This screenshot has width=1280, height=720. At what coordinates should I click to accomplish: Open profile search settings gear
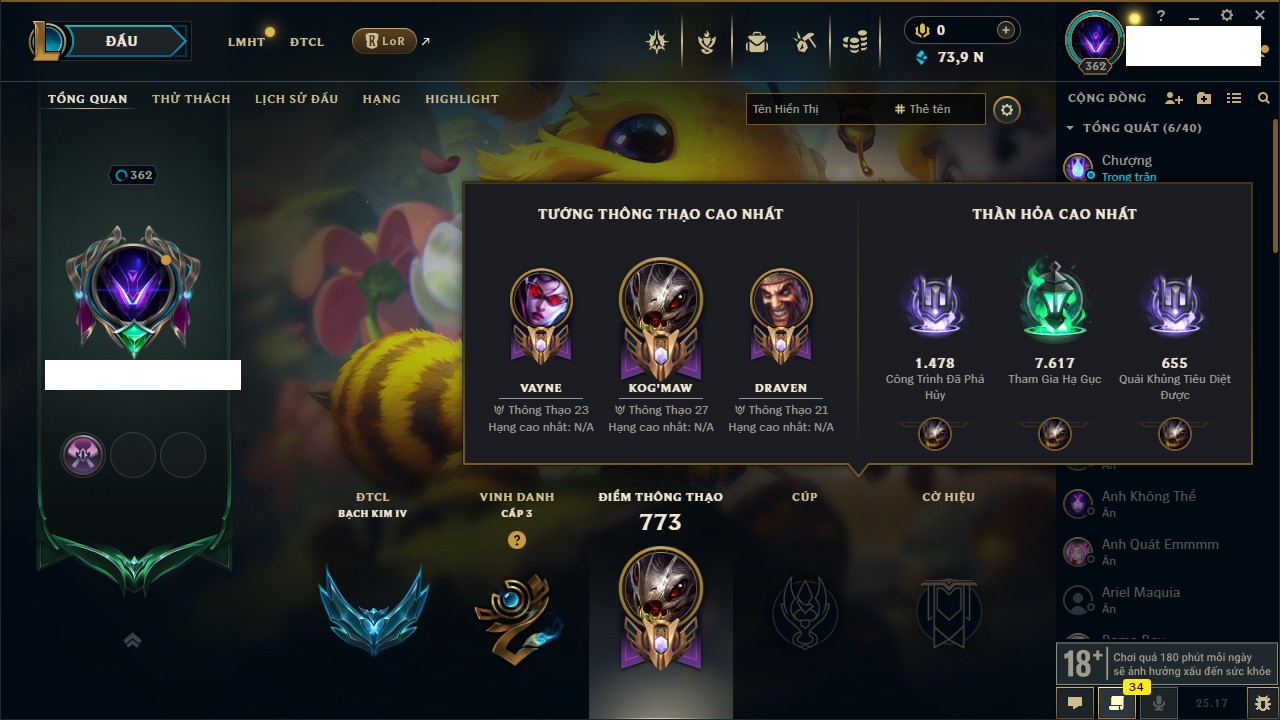[x=1007, y=109]
